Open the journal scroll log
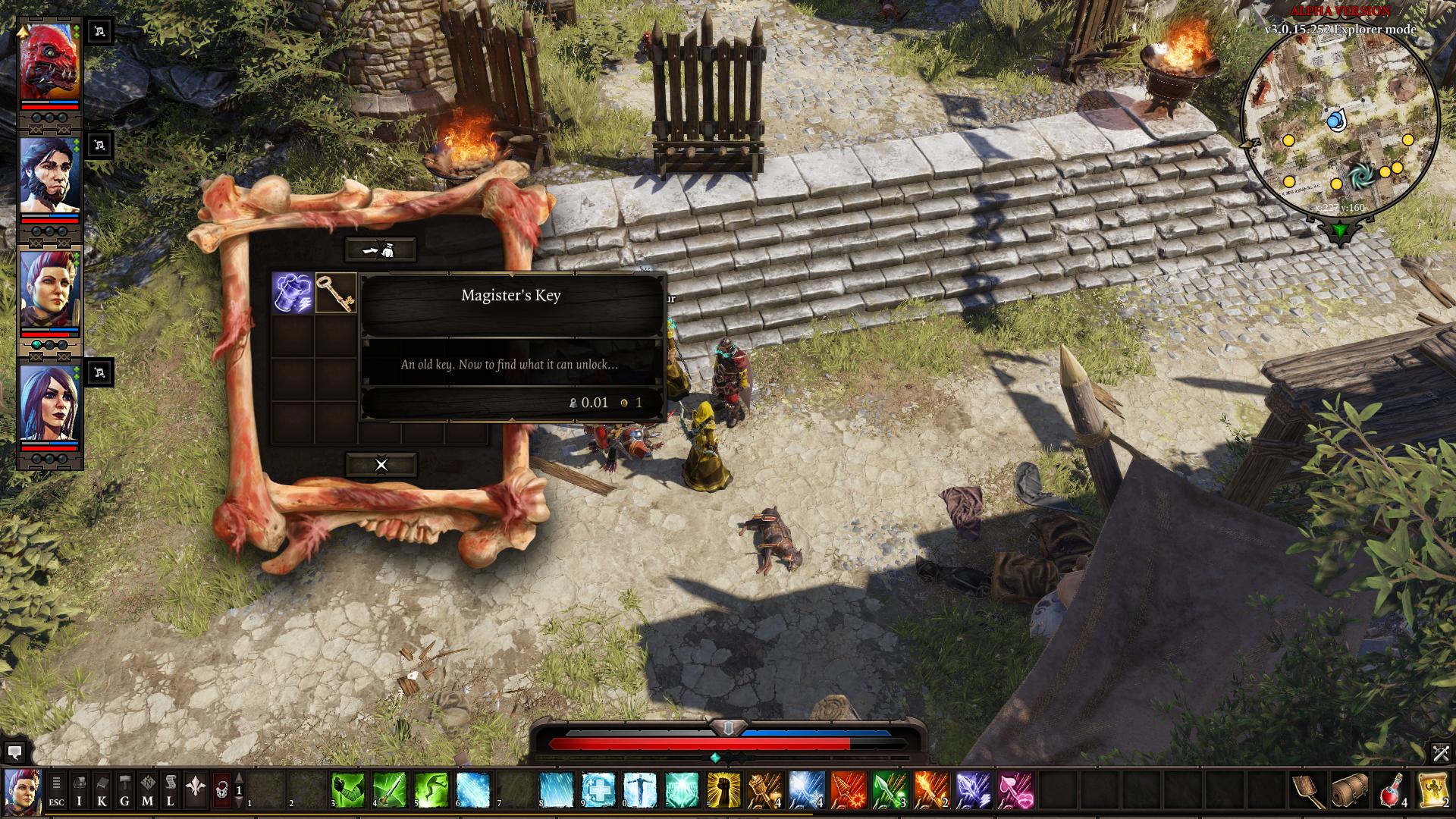Viewport: 1456px width, 819px height. [x=171, y=791]
